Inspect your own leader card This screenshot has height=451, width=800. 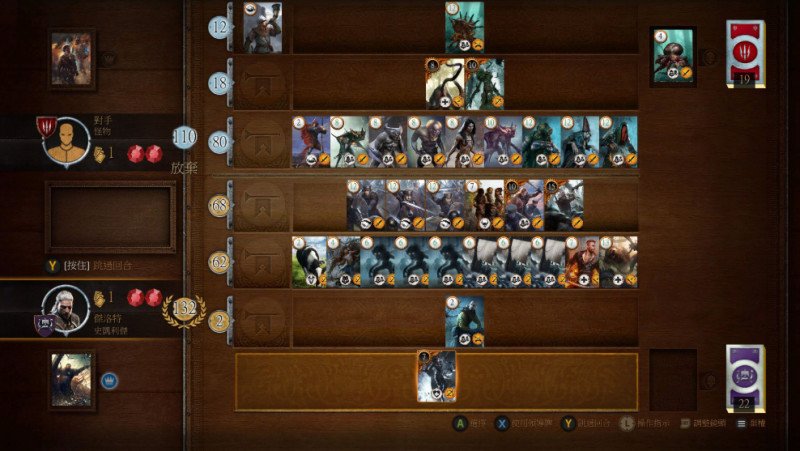click(x=72, y=380)
